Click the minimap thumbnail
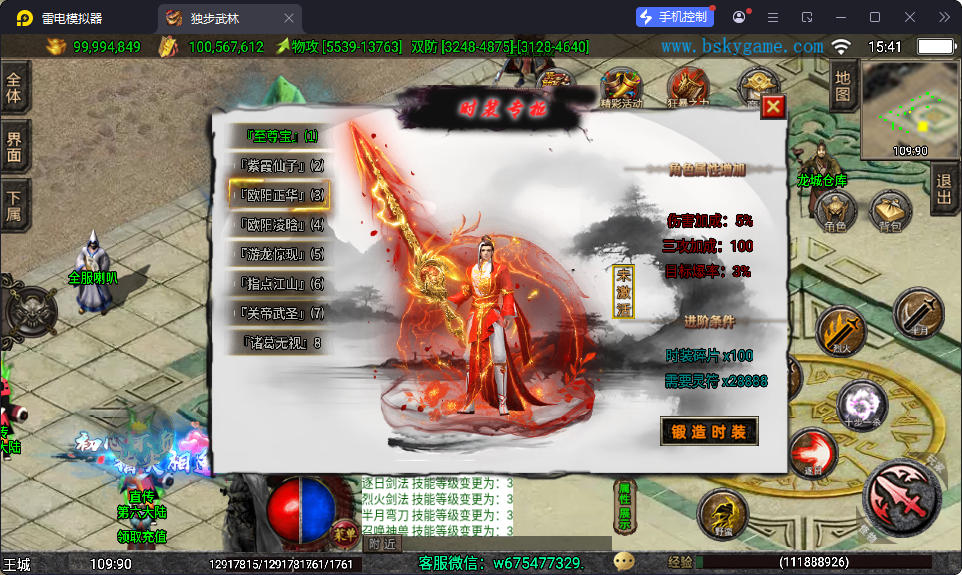962x575 pixels. (909, 107)
